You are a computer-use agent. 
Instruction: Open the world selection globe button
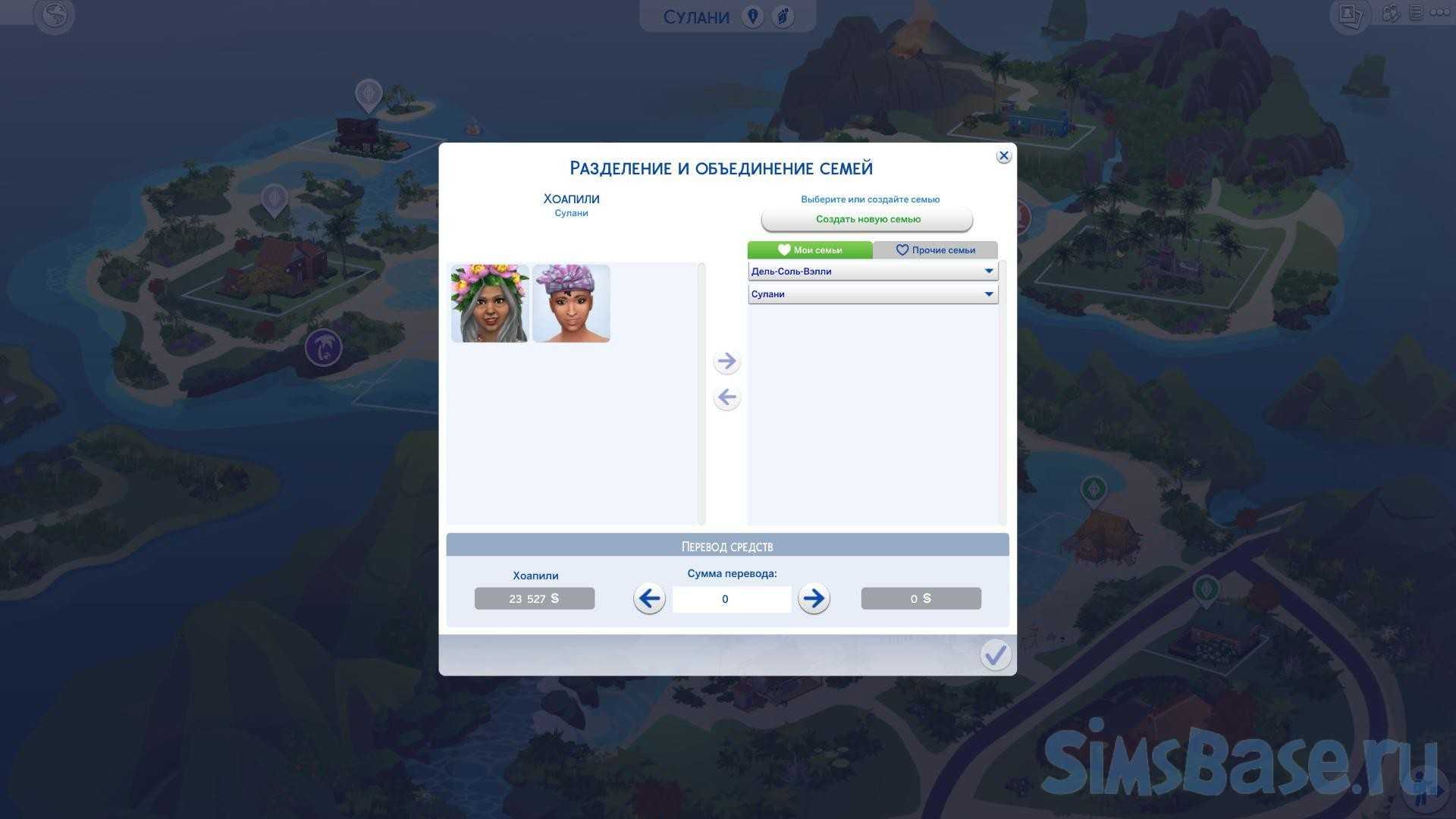tap(55, 15)
